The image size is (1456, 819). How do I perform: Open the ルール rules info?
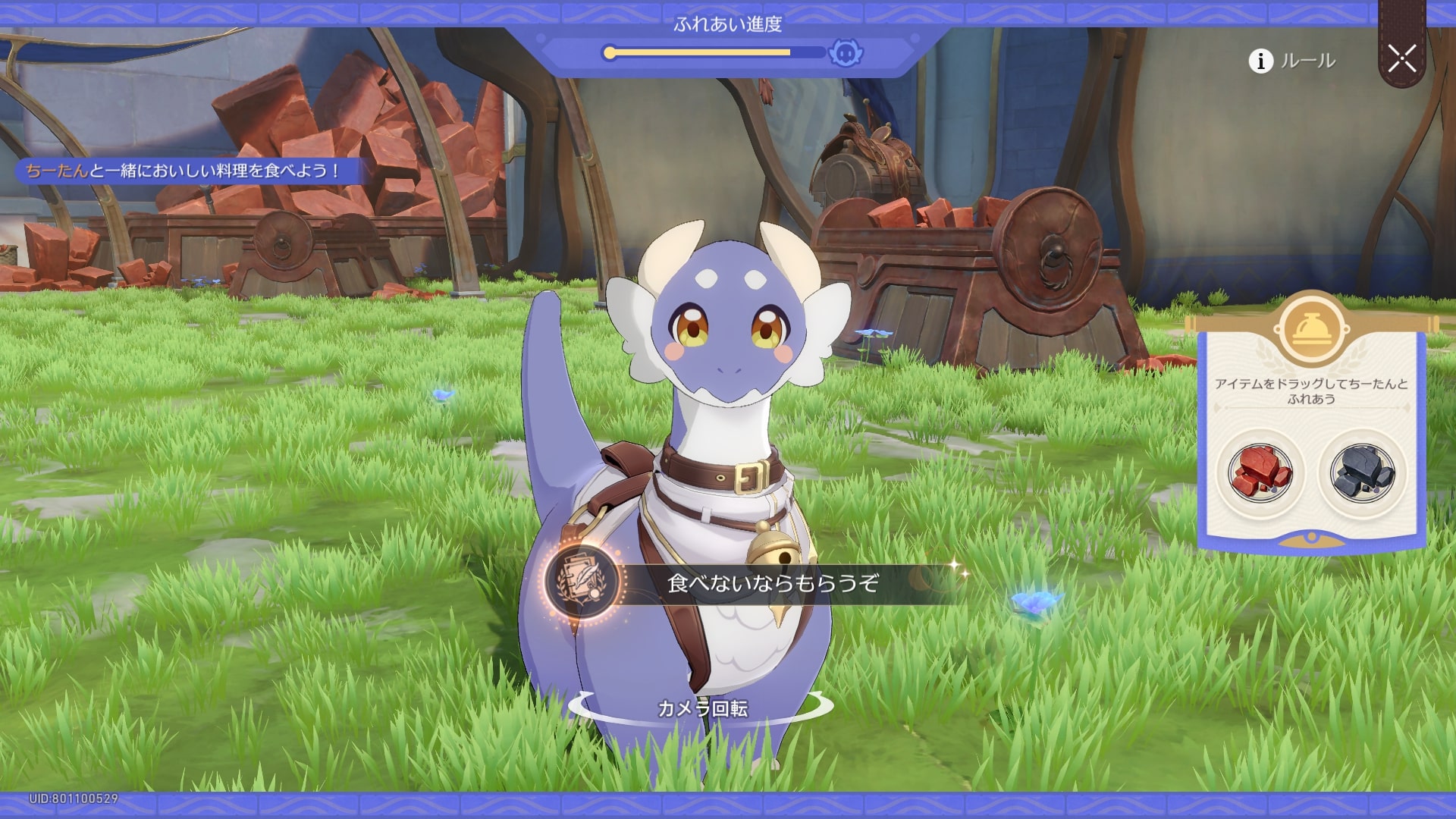click(1293, 61)
